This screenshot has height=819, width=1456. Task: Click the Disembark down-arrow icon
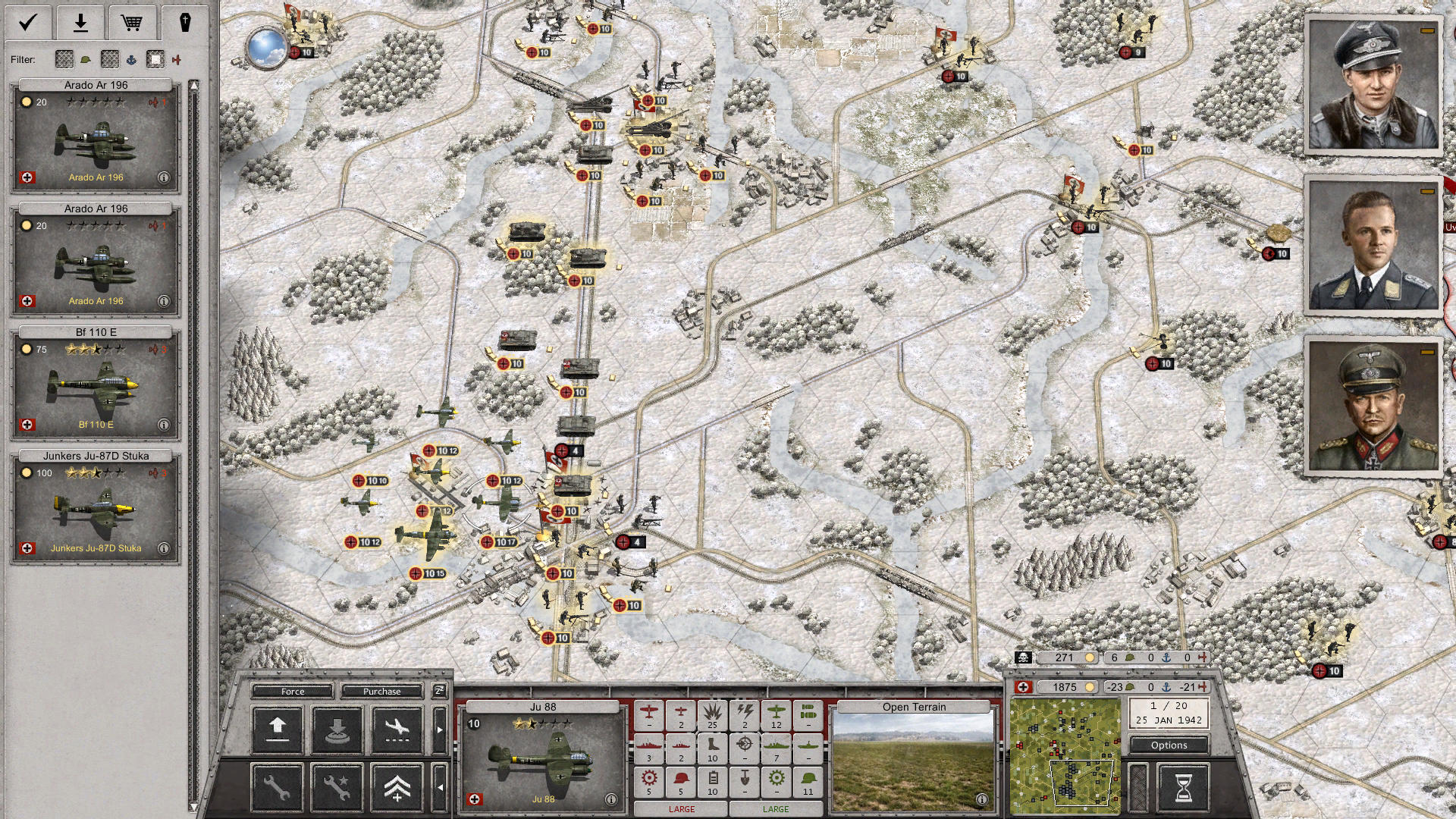point(337,730)
